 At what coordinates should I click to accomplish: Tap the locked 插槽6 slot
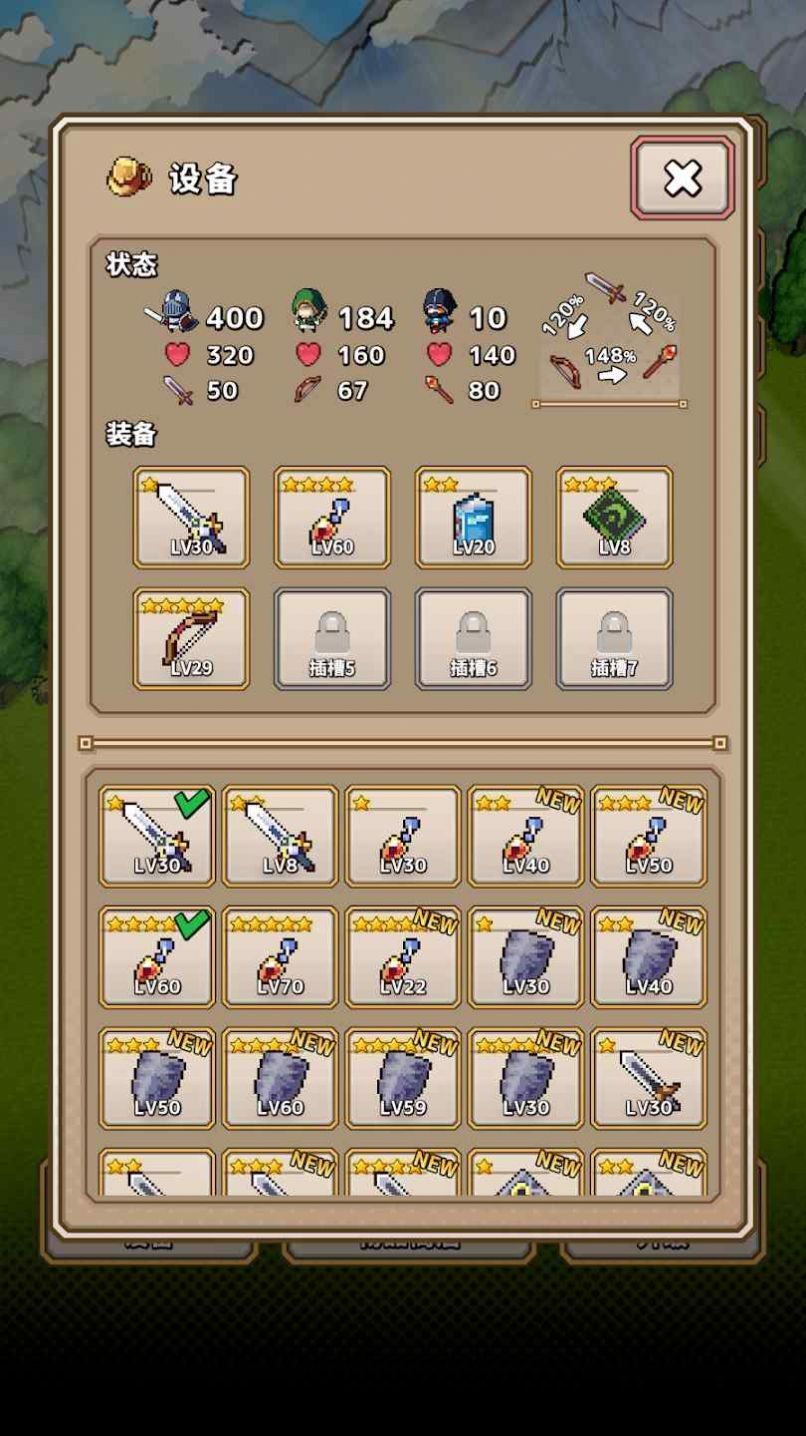(473, 638)
